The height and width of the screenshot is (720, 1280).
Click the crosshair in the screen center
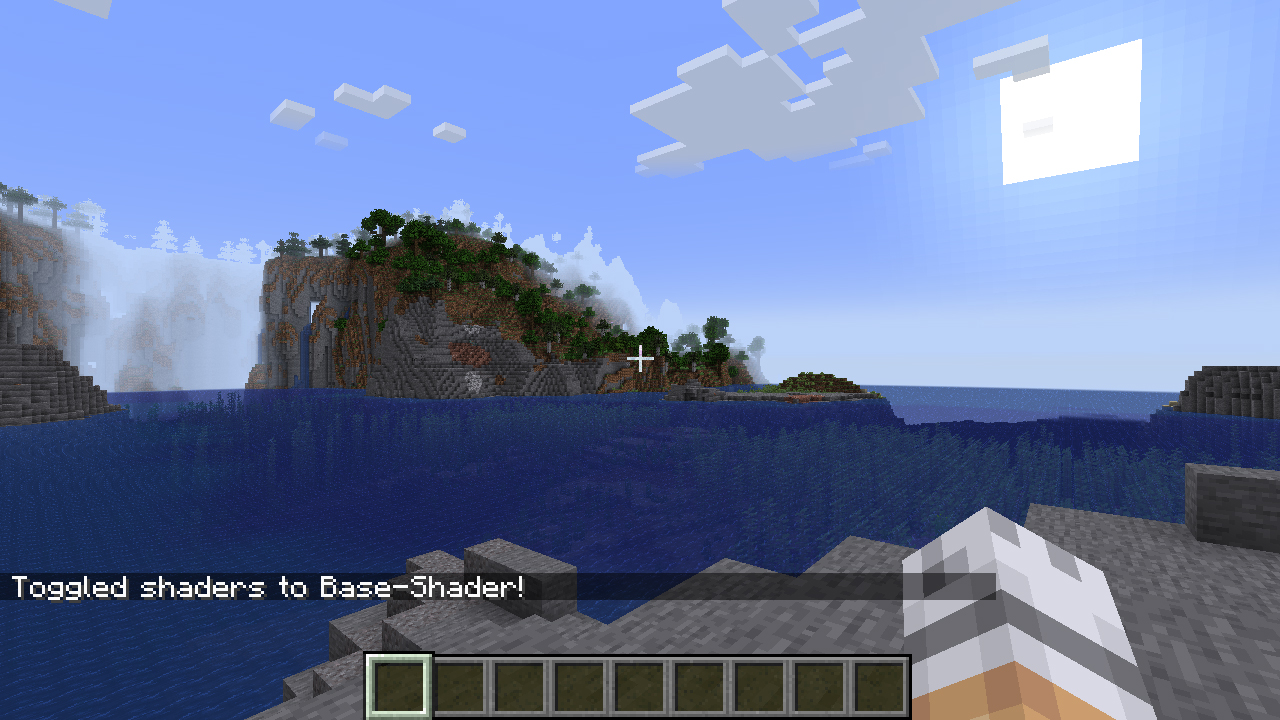[x=640, y=357]
